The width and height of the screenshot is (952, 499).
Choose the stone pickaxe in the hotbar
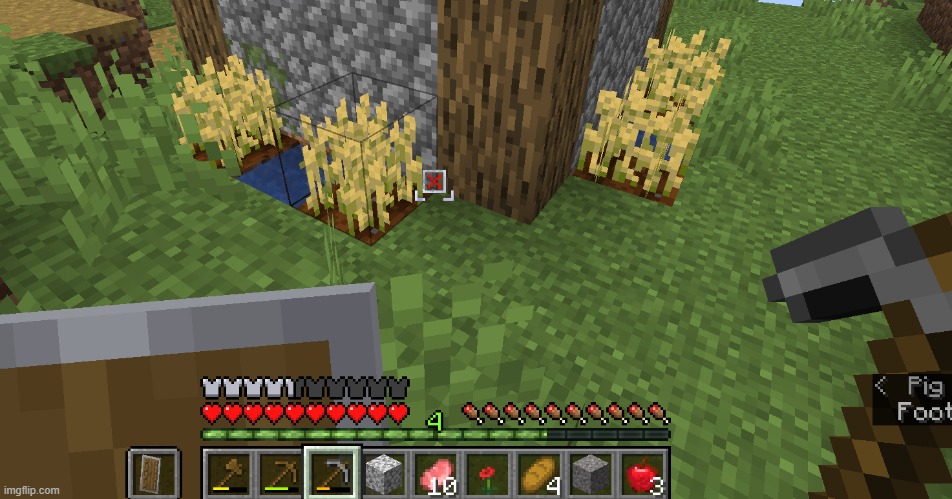[331, 473]
